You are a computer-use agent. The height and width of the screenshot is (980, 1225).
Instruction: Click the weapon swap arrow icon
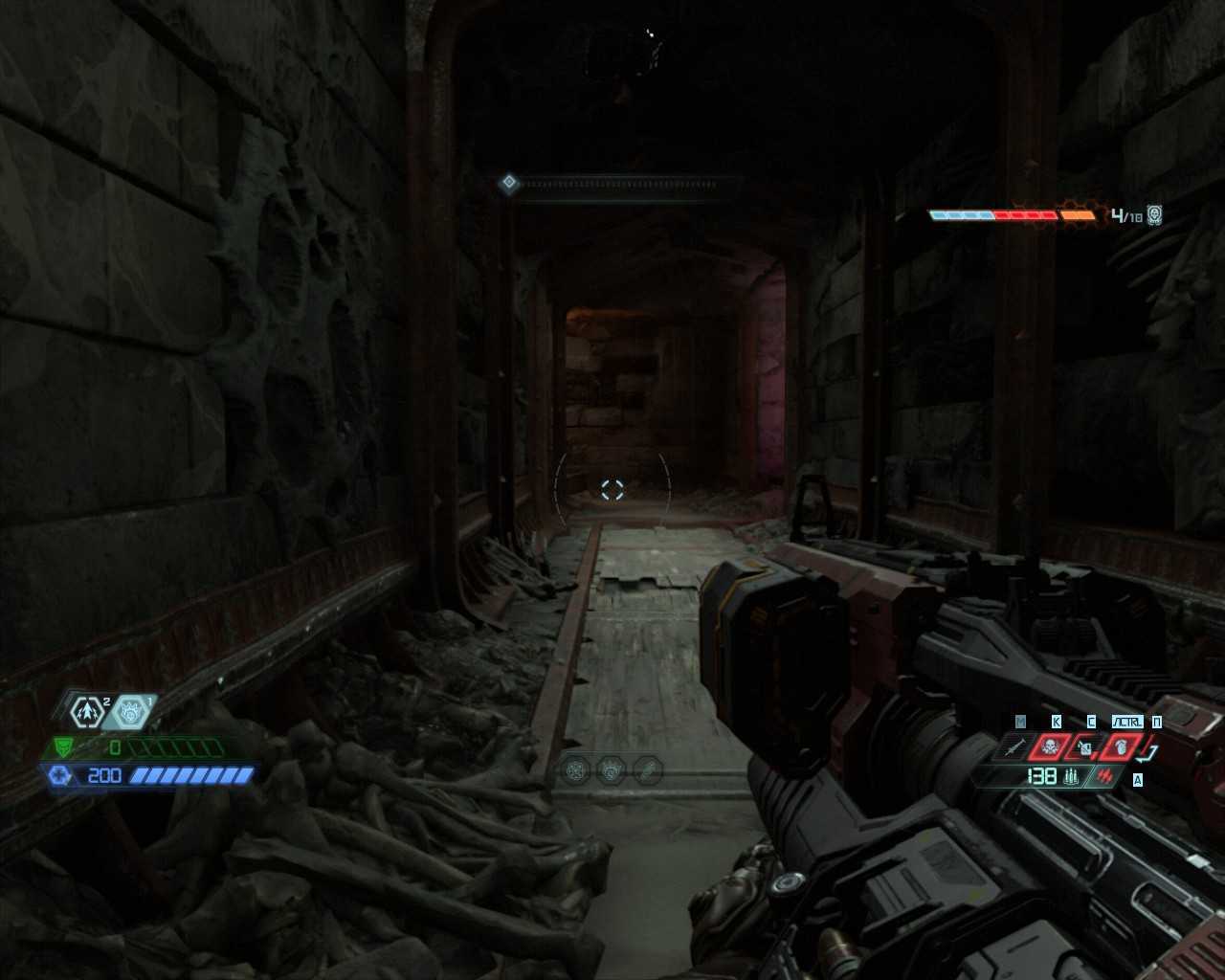[1151, 752]
